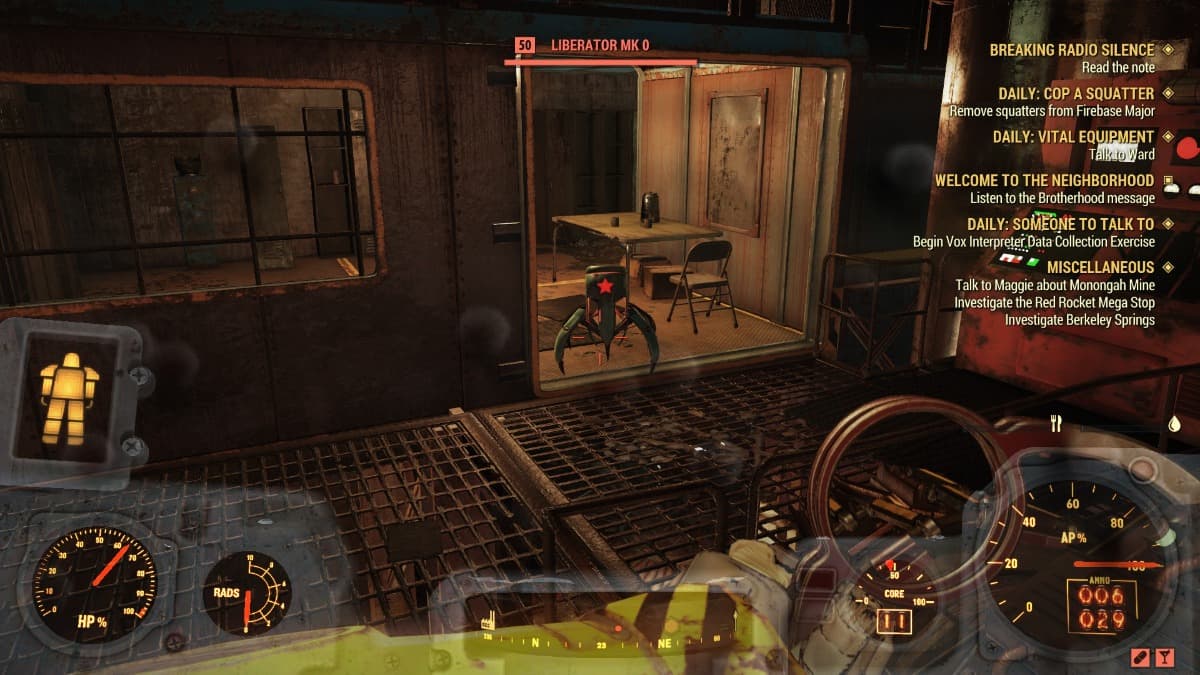The width and height of the screenshot is (1200, 675).
Task: Expand the Miscellaneous quest list header
Action: coord(1100,268)
